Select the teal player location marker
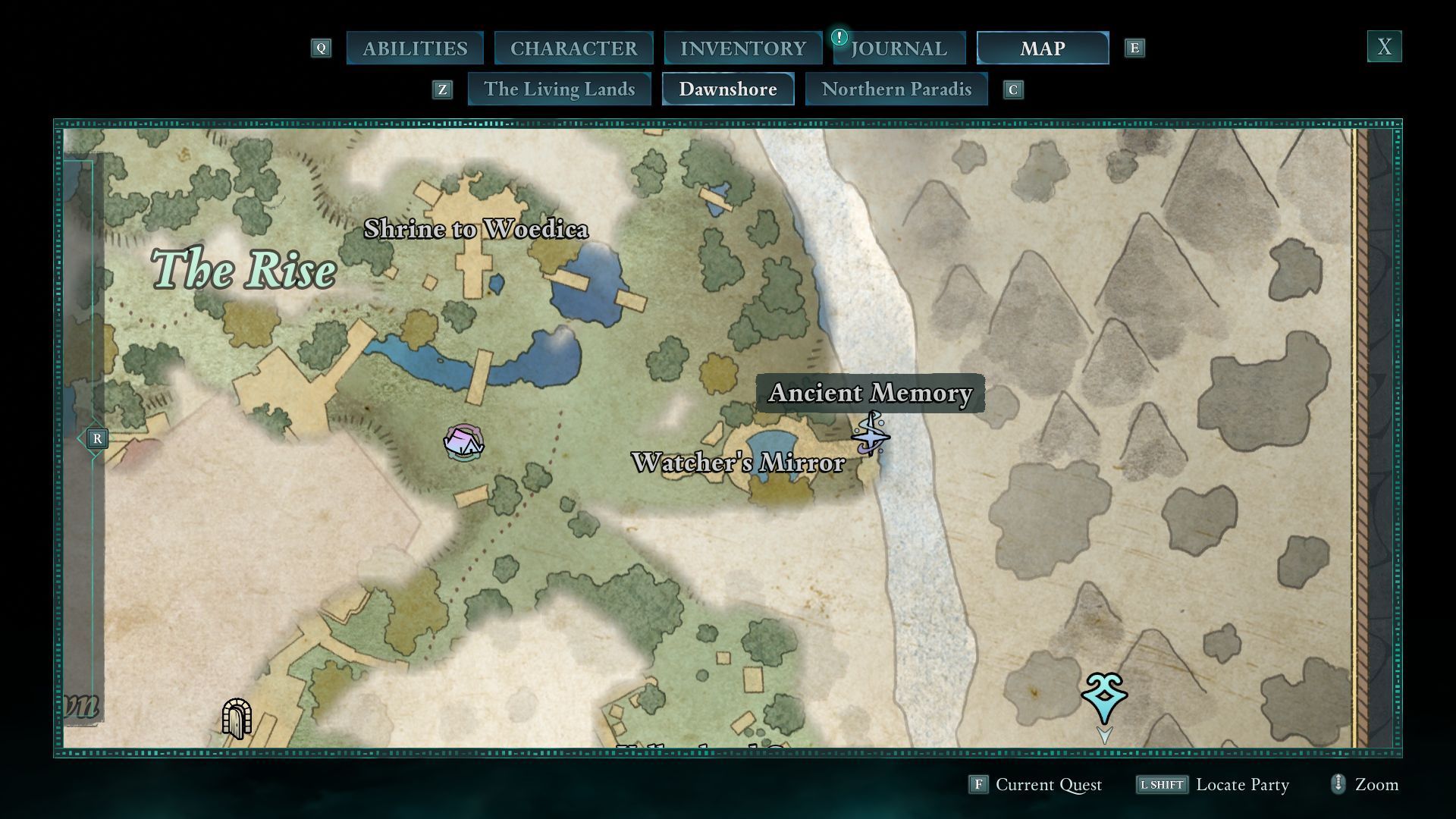The image size is (1456, 819). click(x=1104, y=697)
